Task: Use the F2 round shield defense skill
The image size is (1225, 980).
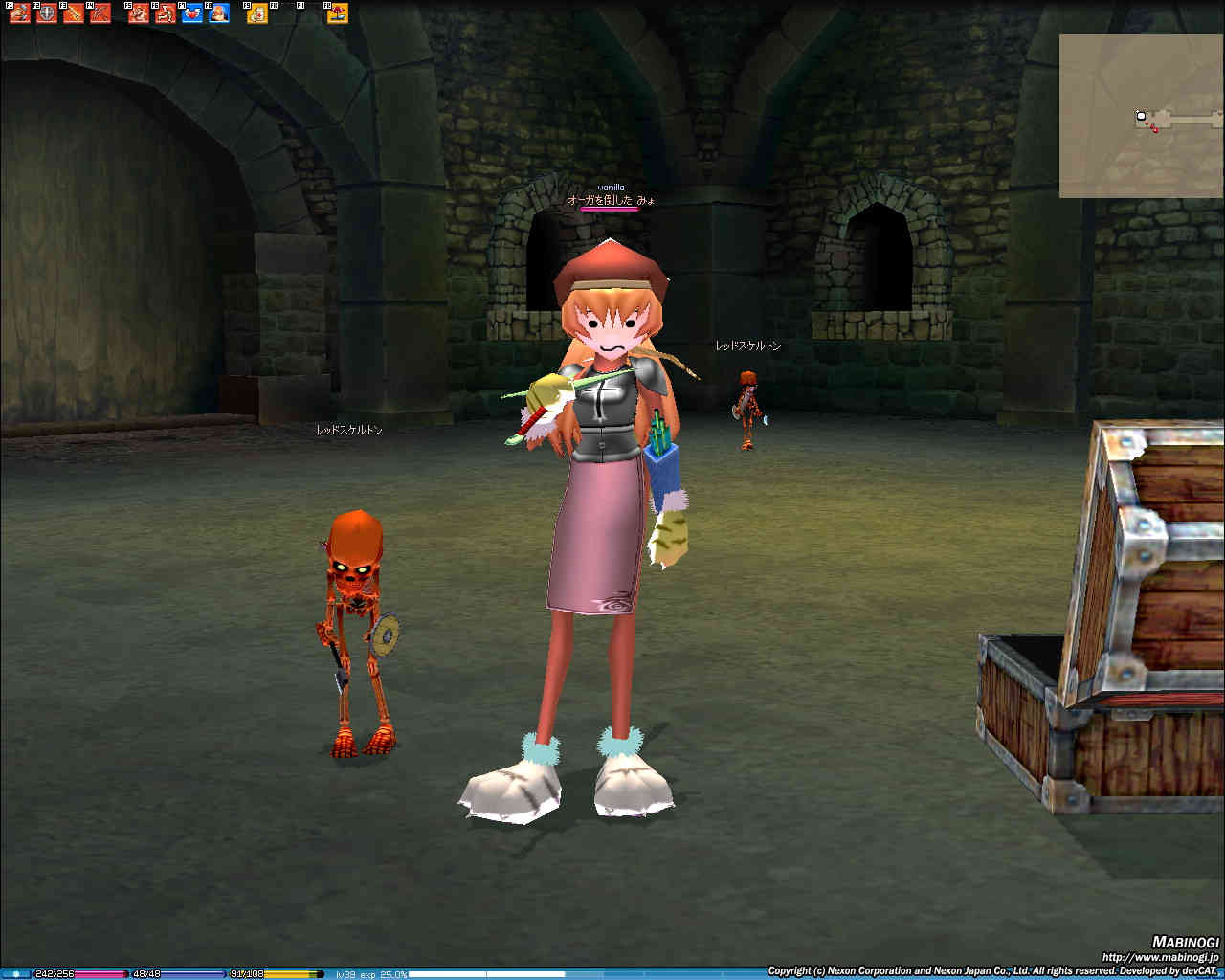Action: [x=47, y=13]
